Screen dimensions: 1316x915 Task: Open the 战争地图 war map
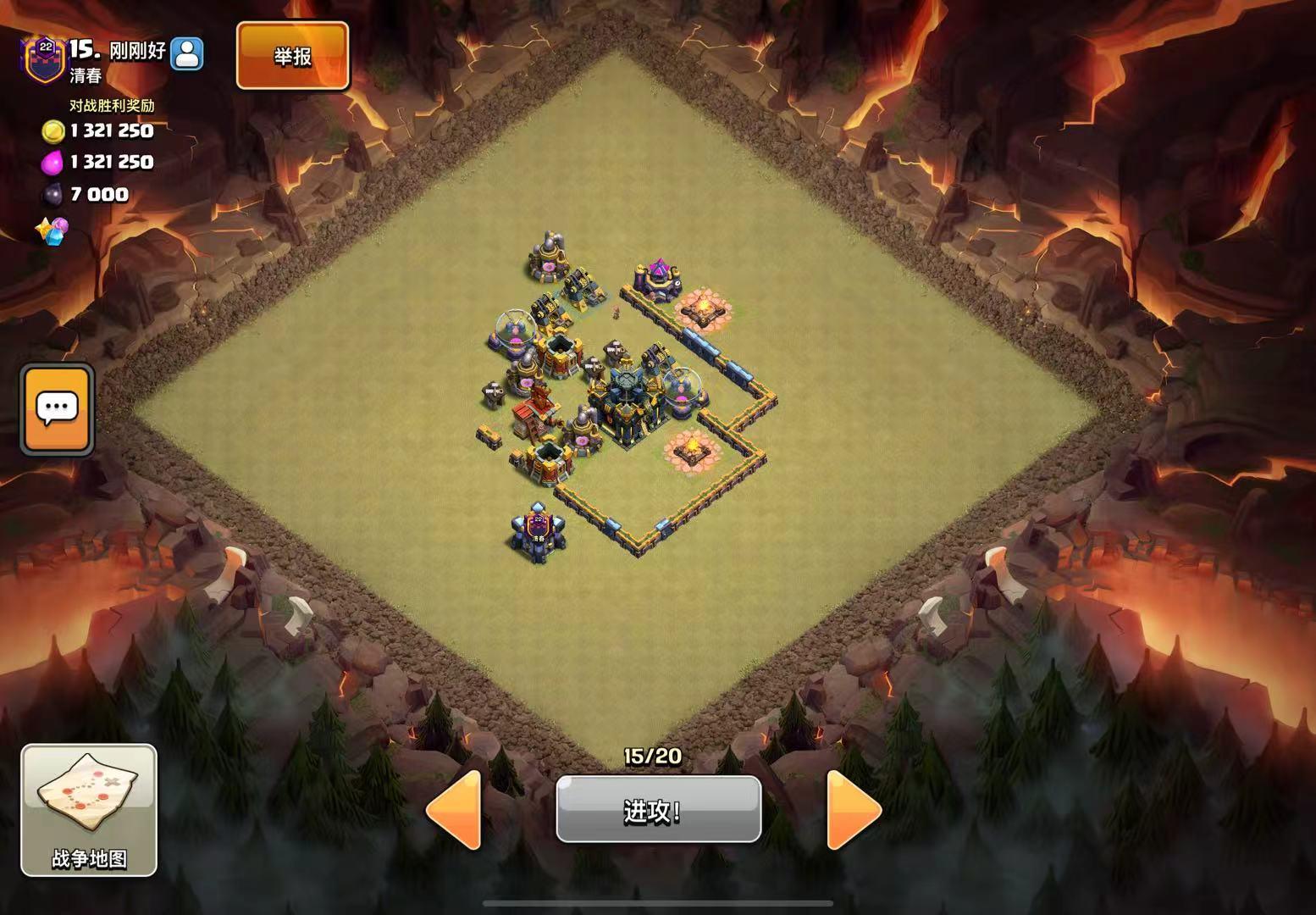pyautogui.click(x=89, y=805)
